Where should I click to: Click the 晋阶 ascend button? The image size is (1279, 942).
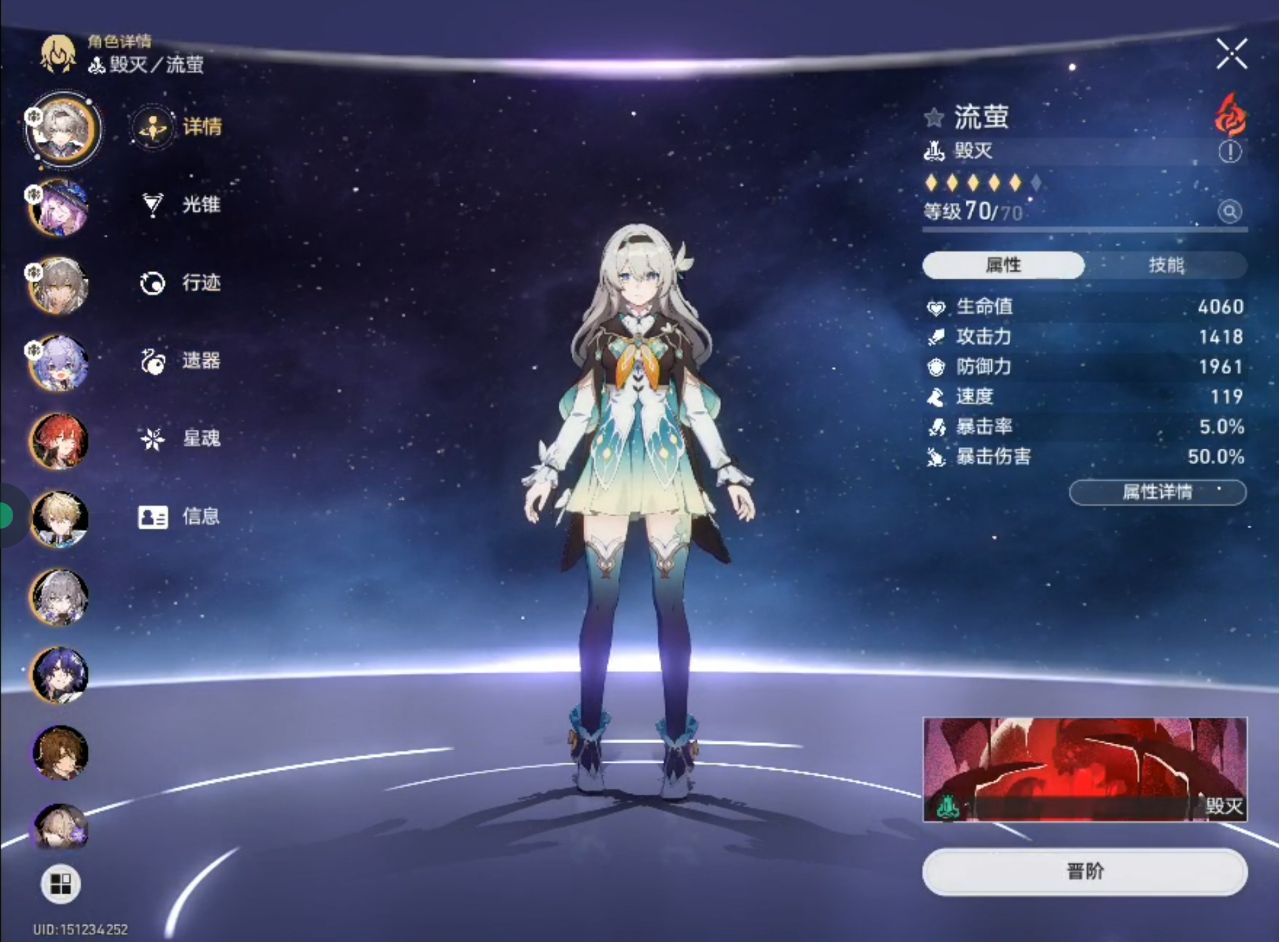tap(1085, 872)
